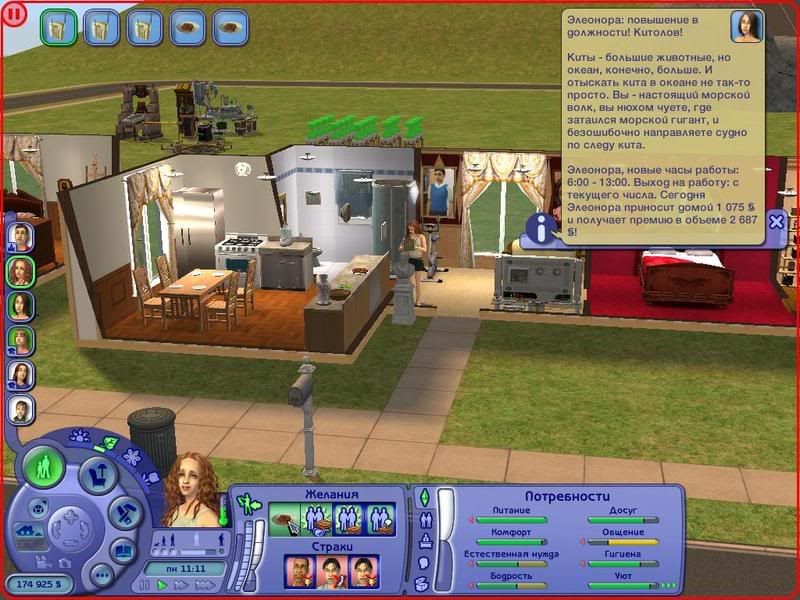The width and height of the screenshot is (800, 600).
Task: Close the promotion notification with the X
Action: 776,223
